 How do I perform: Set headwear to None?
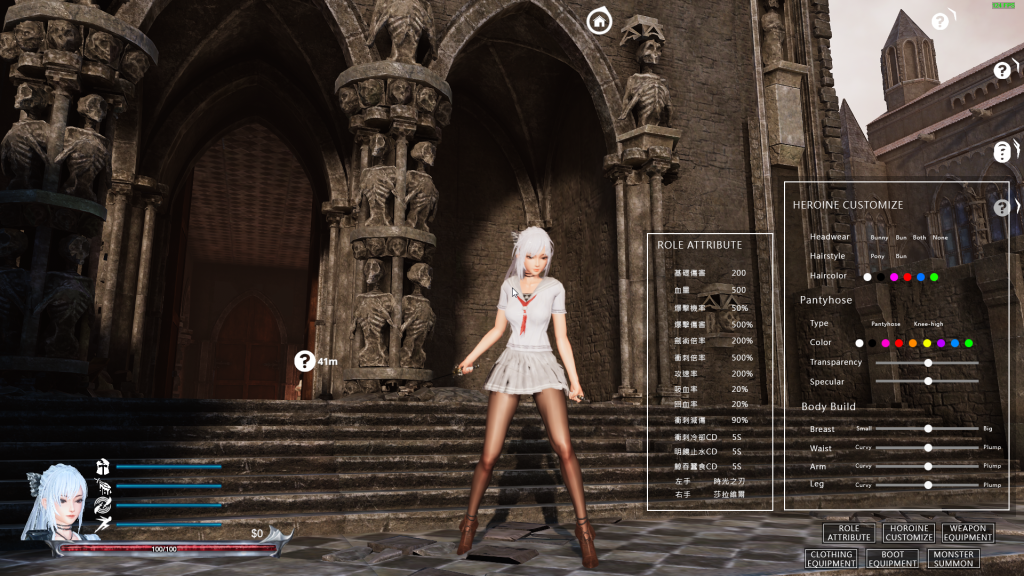[940, 238]
